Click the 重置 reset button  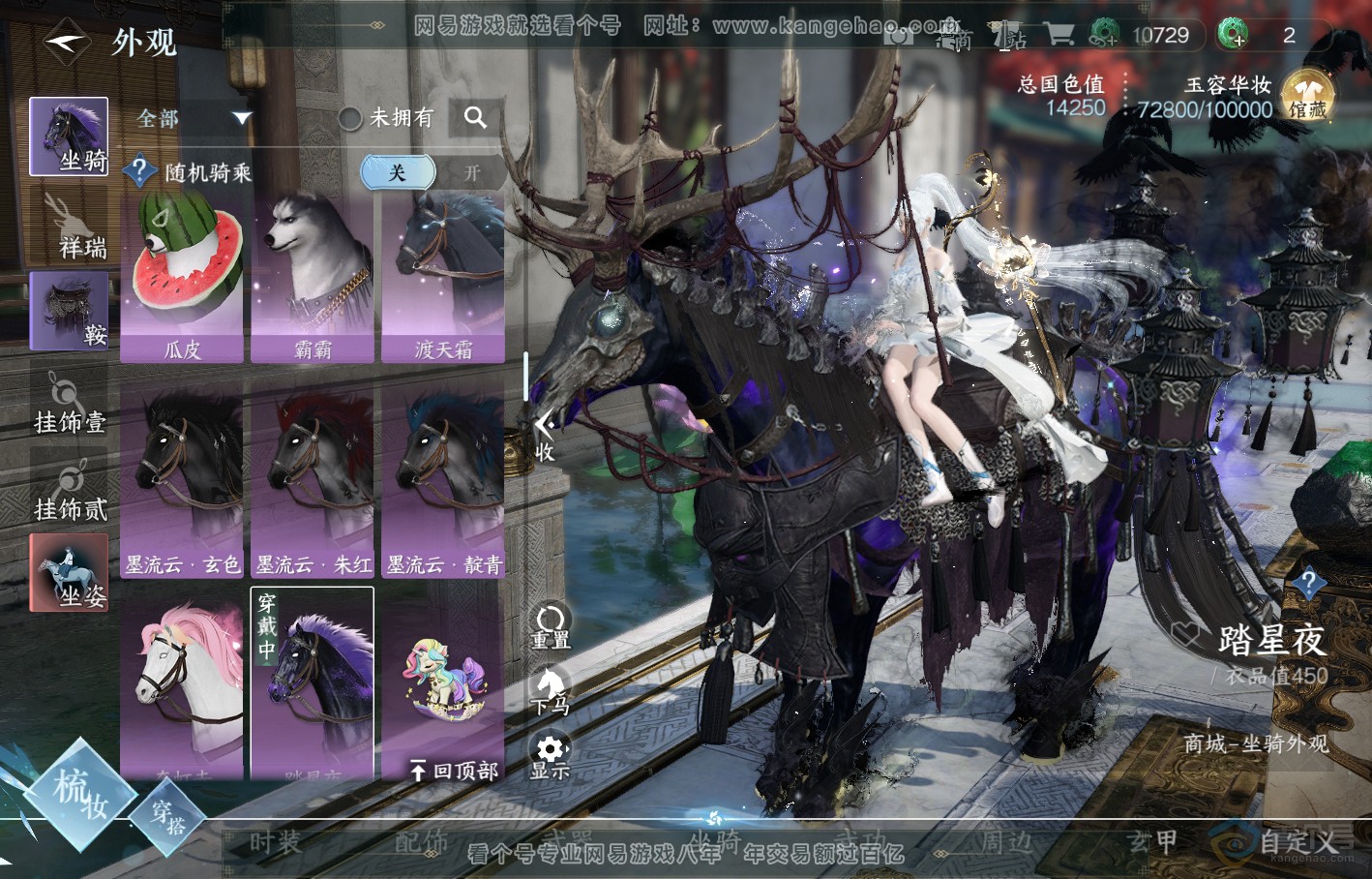click(551, 625)
